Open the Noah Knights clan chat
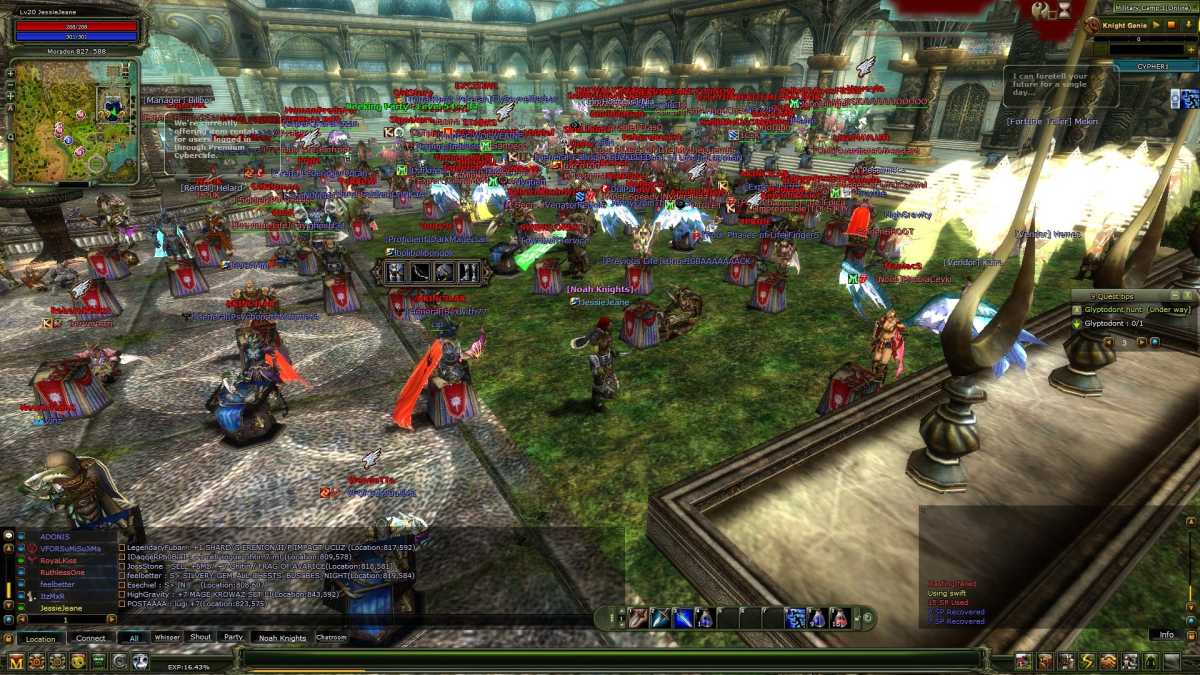1200x675 pixels. [282, 638]
